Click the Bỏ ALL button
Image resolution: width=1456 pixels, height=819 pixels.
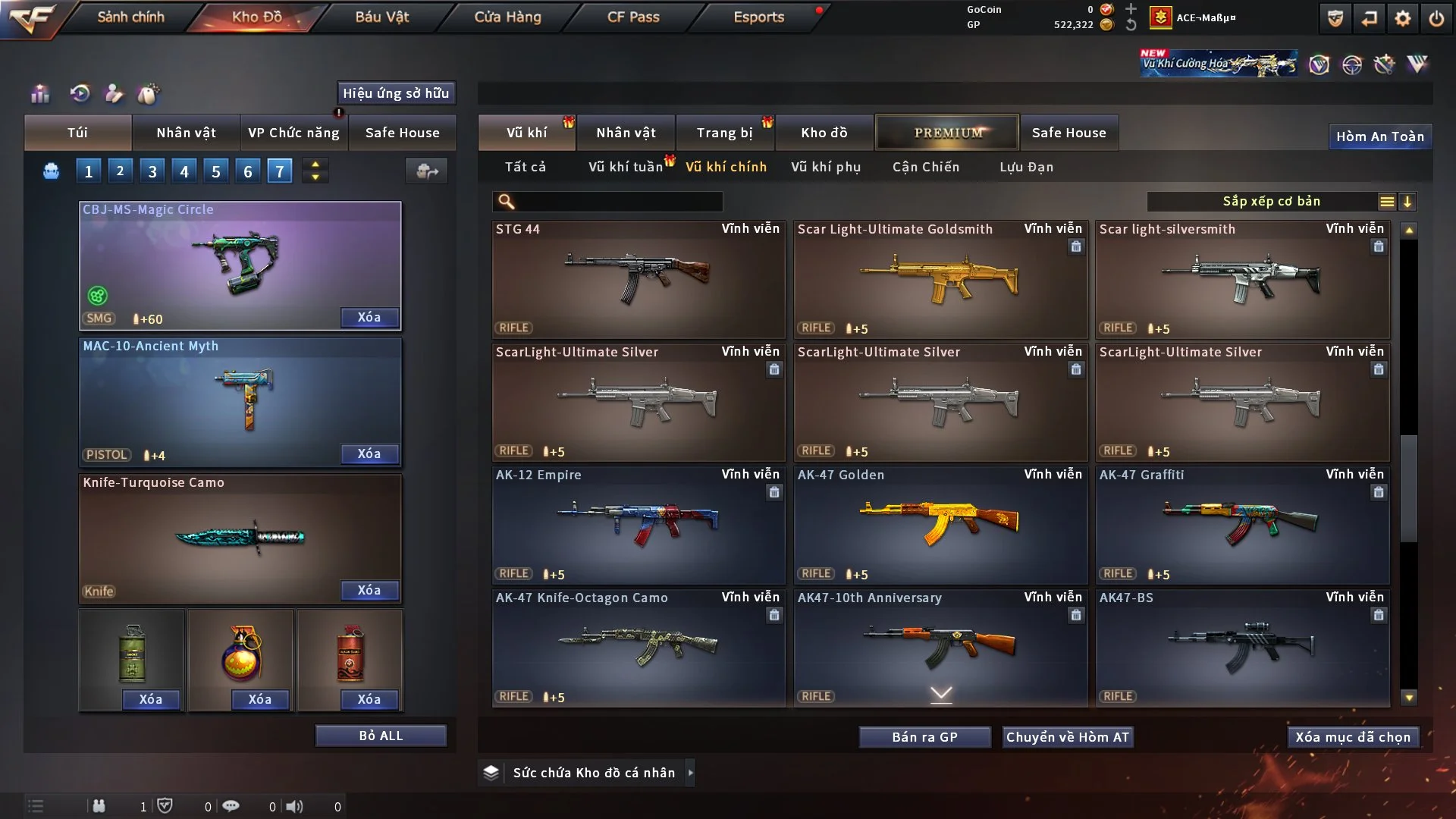[381, 736]
